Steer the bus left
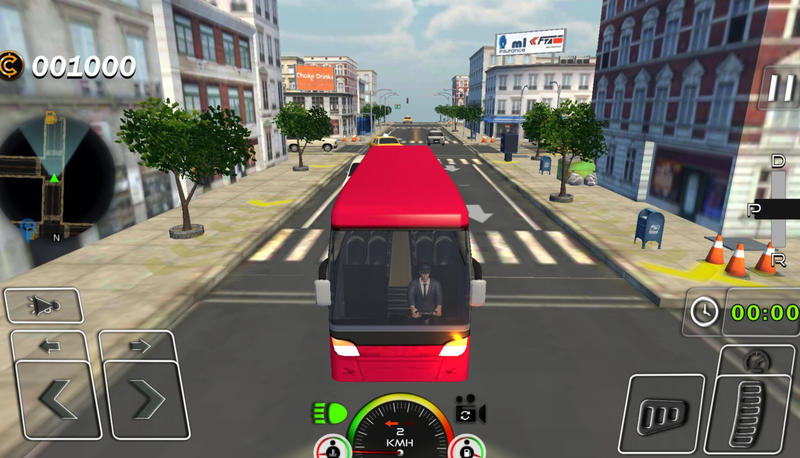800x458 pixels. (58, 400)
